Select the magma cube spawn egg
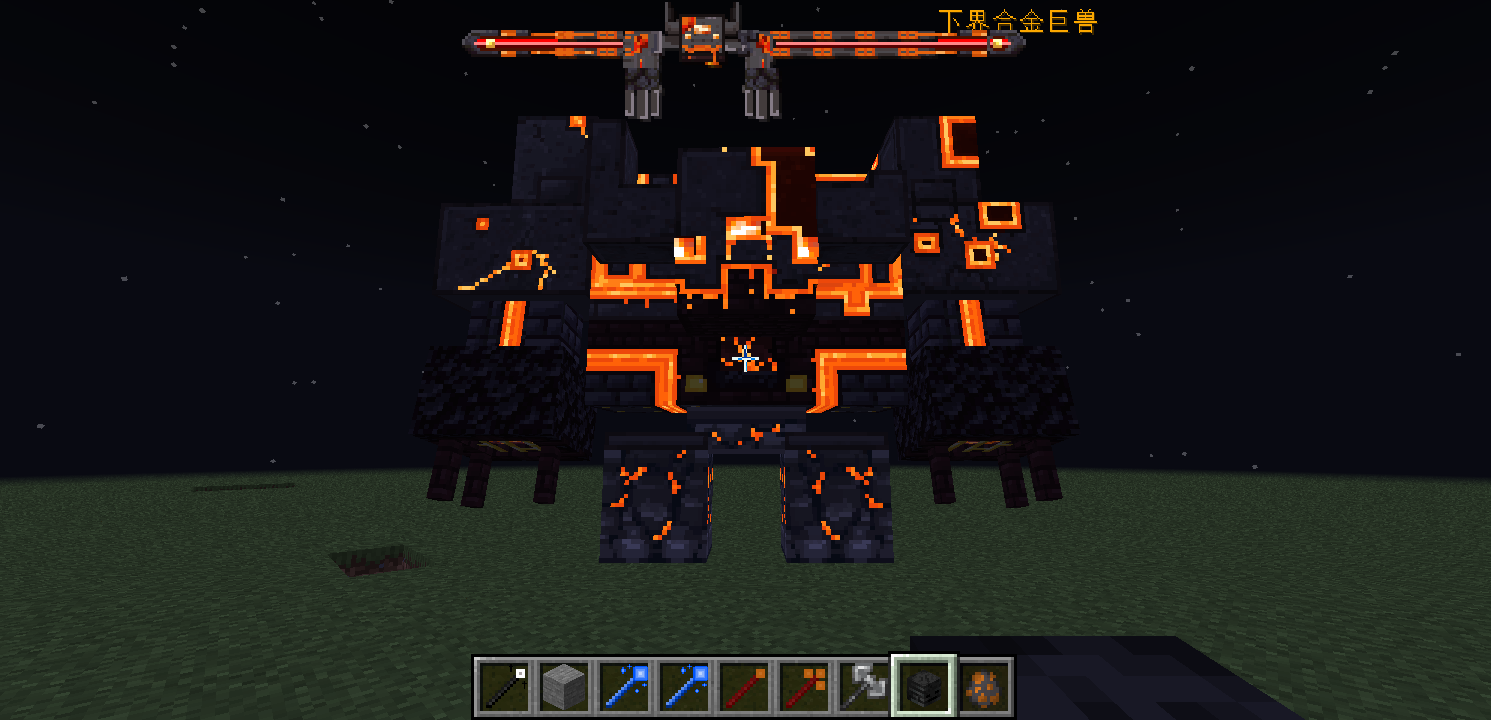This screenshot has height=720, width=1491. [x=984, y=687]
